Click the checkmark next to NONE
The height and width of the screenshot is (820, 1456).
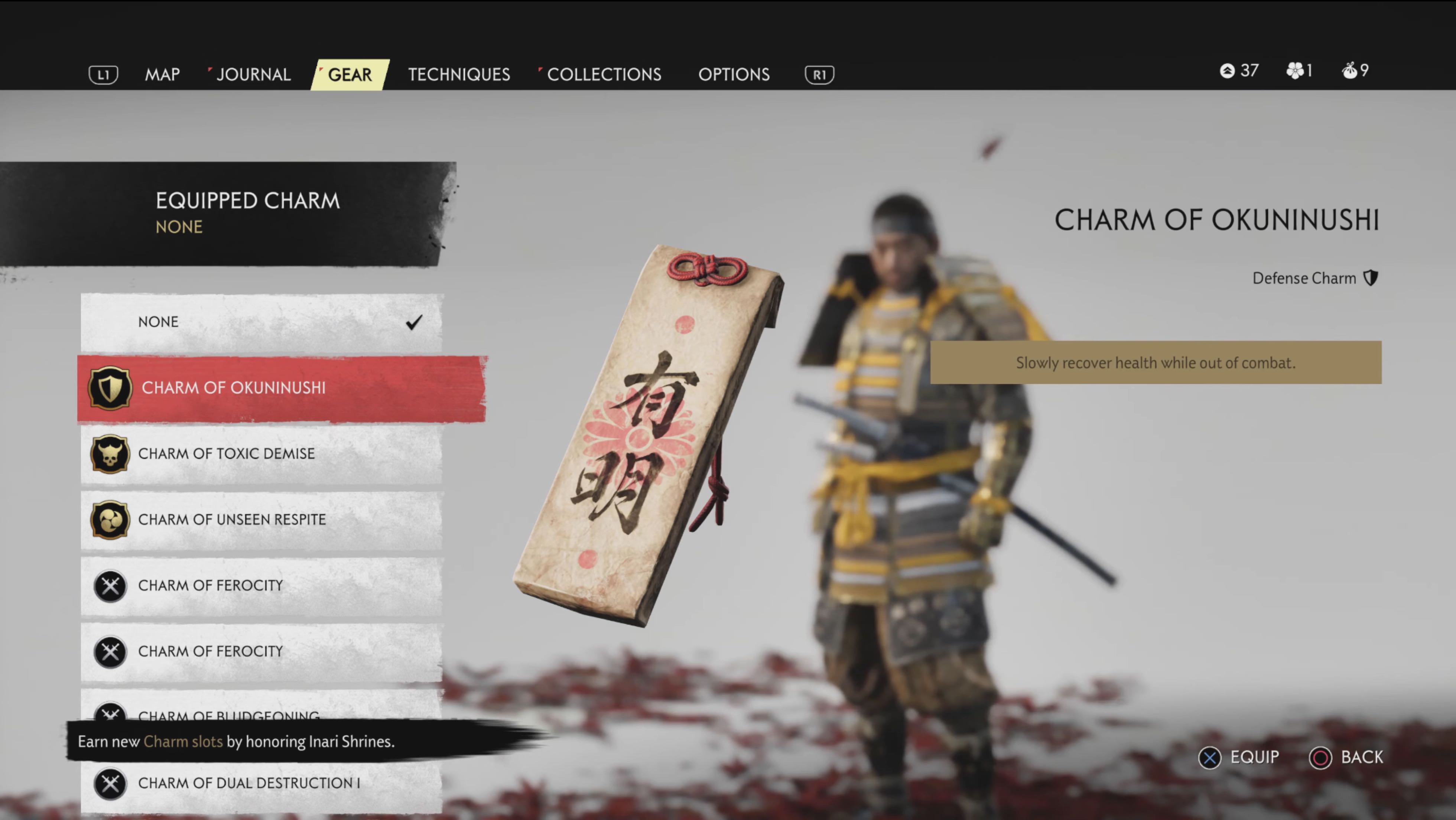coord(414,322)
